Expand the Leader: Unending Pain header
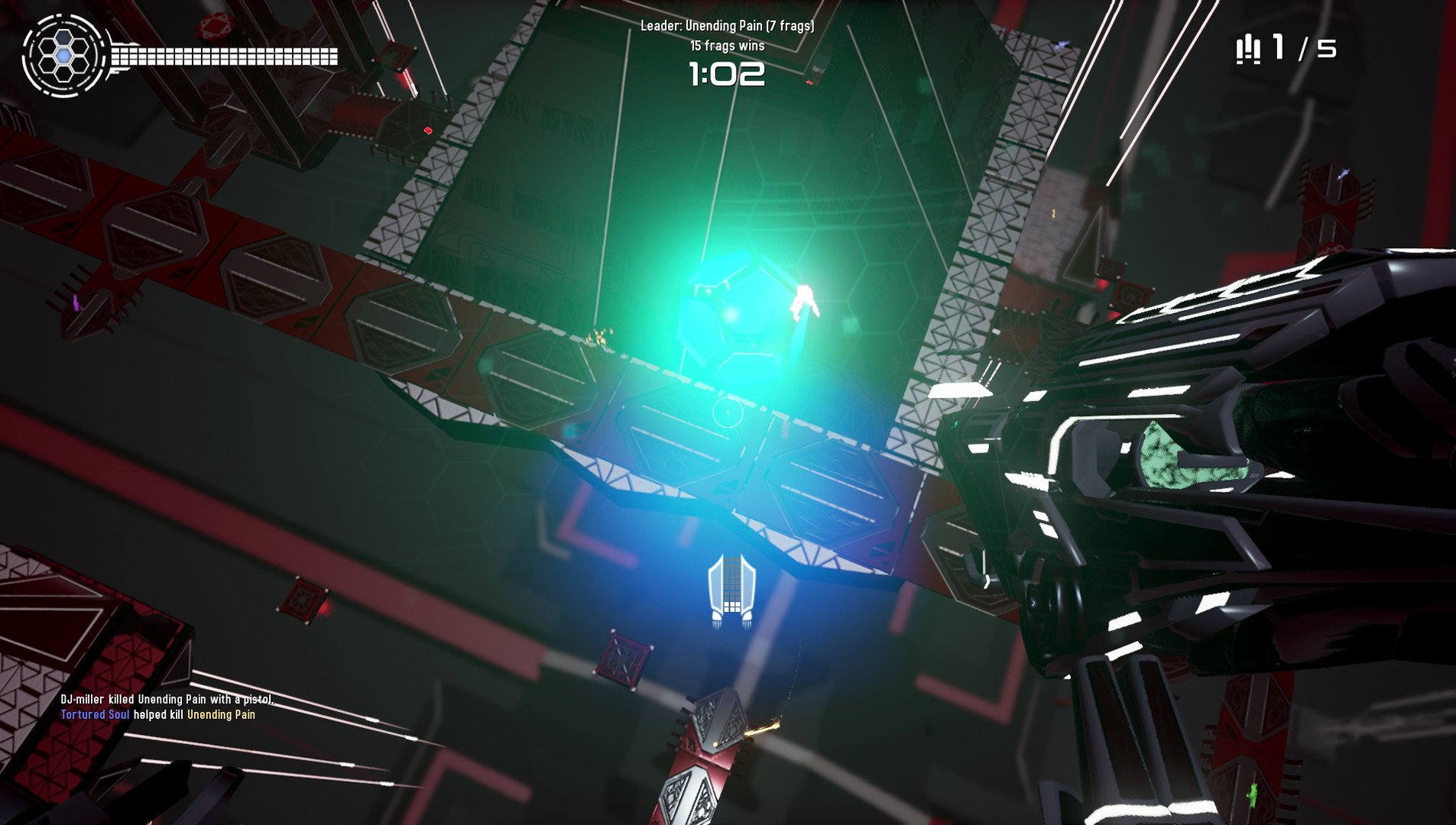This screenshot has width=1456, height=825. pyautogui.click(x=727, y=25)
